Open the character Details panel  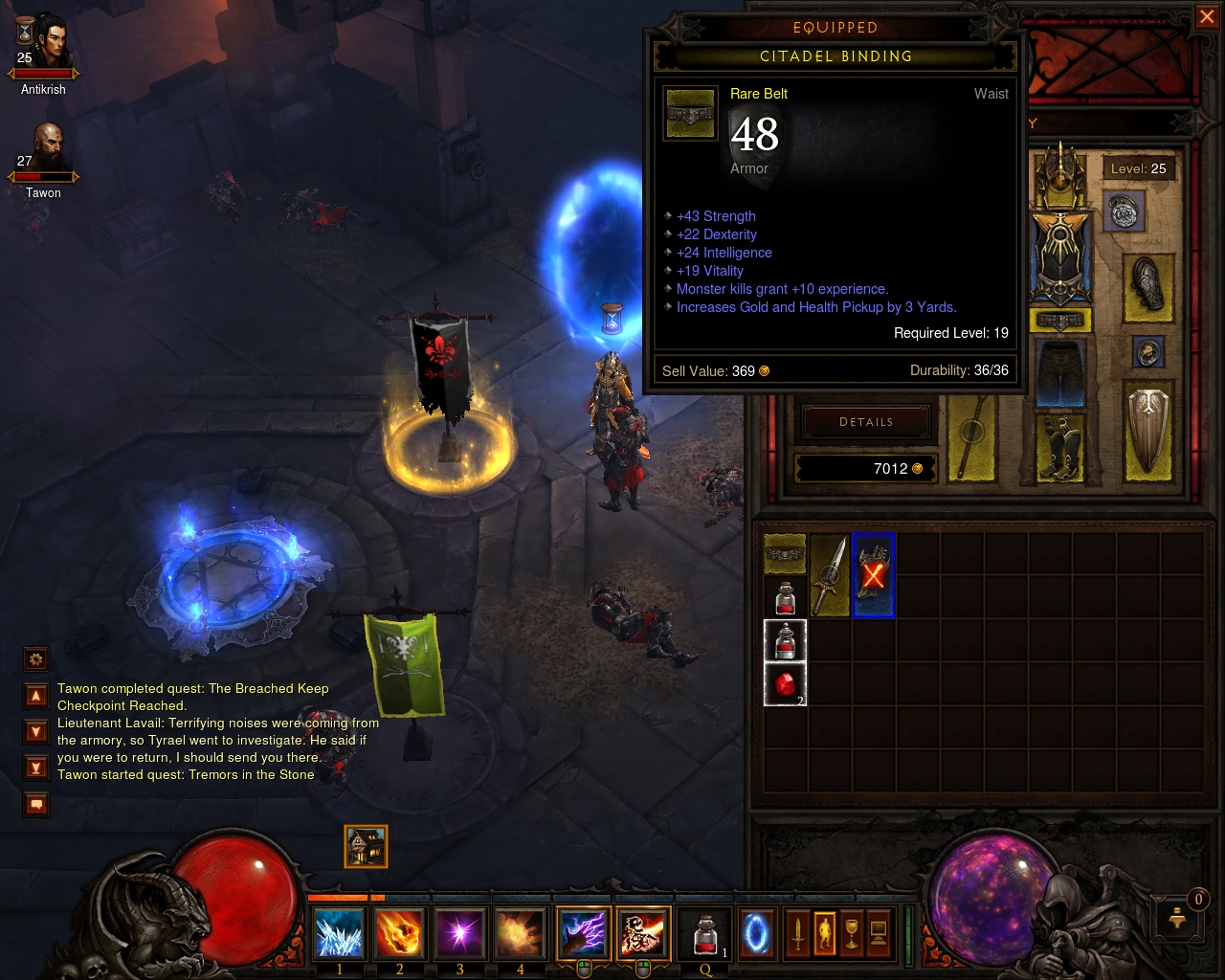coord(866,422)
